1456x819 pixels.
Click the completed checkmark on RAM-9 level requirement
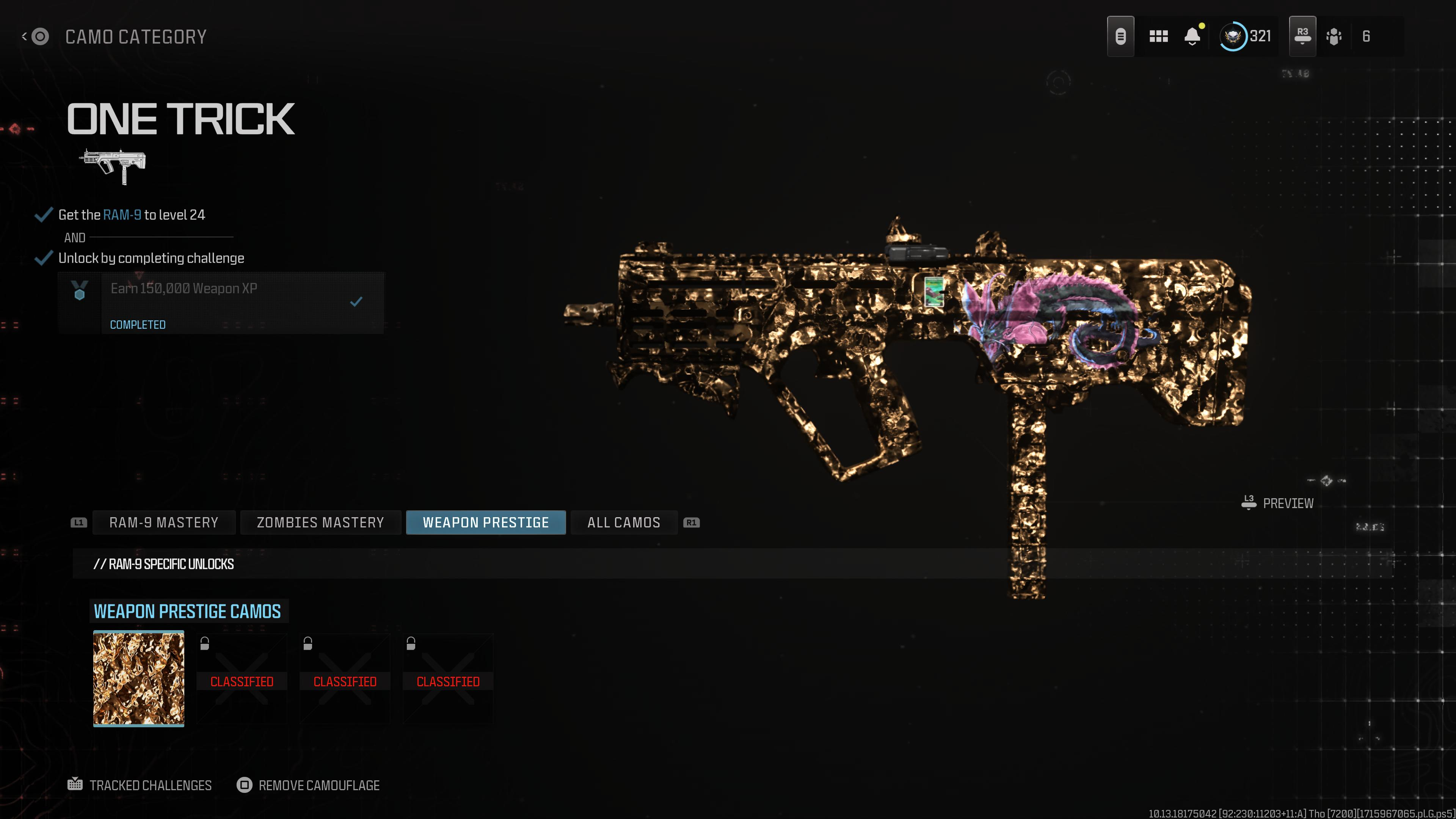tap(43, 214)
